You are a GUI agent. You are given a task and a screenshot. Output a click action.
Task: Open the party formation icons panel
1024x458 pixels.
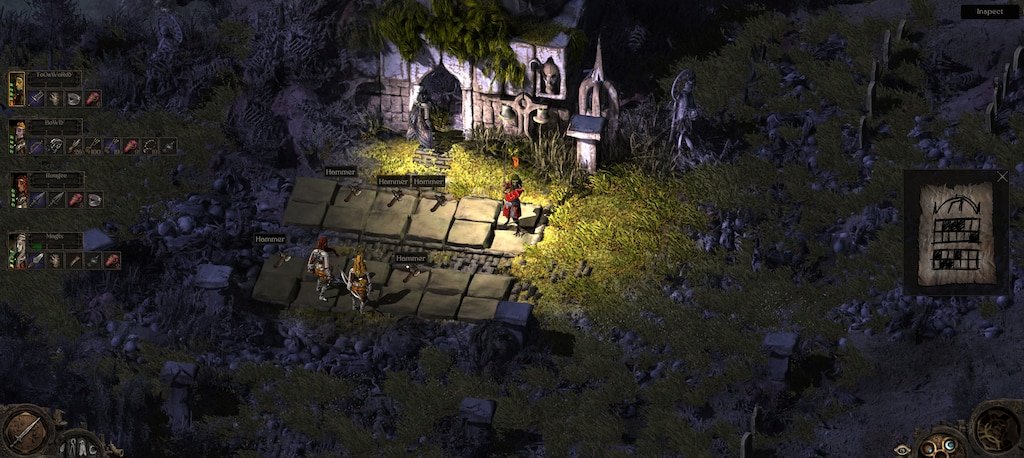coord(78,446)
